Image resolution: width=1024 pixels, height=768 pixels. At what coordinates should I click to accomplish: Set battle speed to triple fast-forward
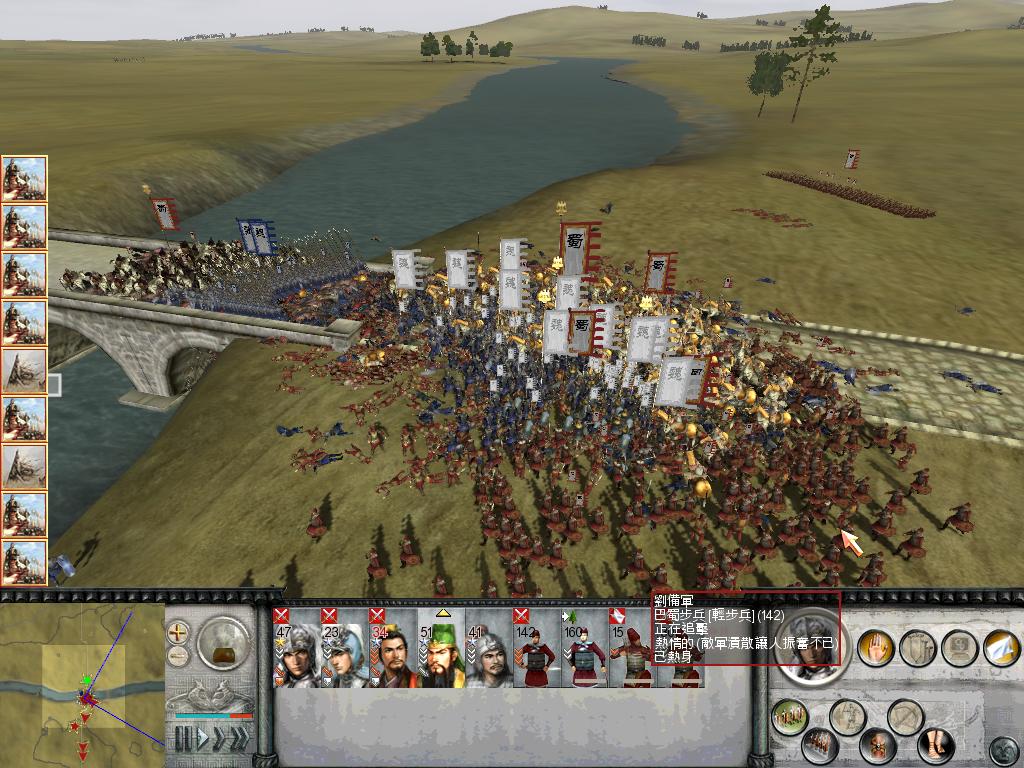[x=239, y=739]
